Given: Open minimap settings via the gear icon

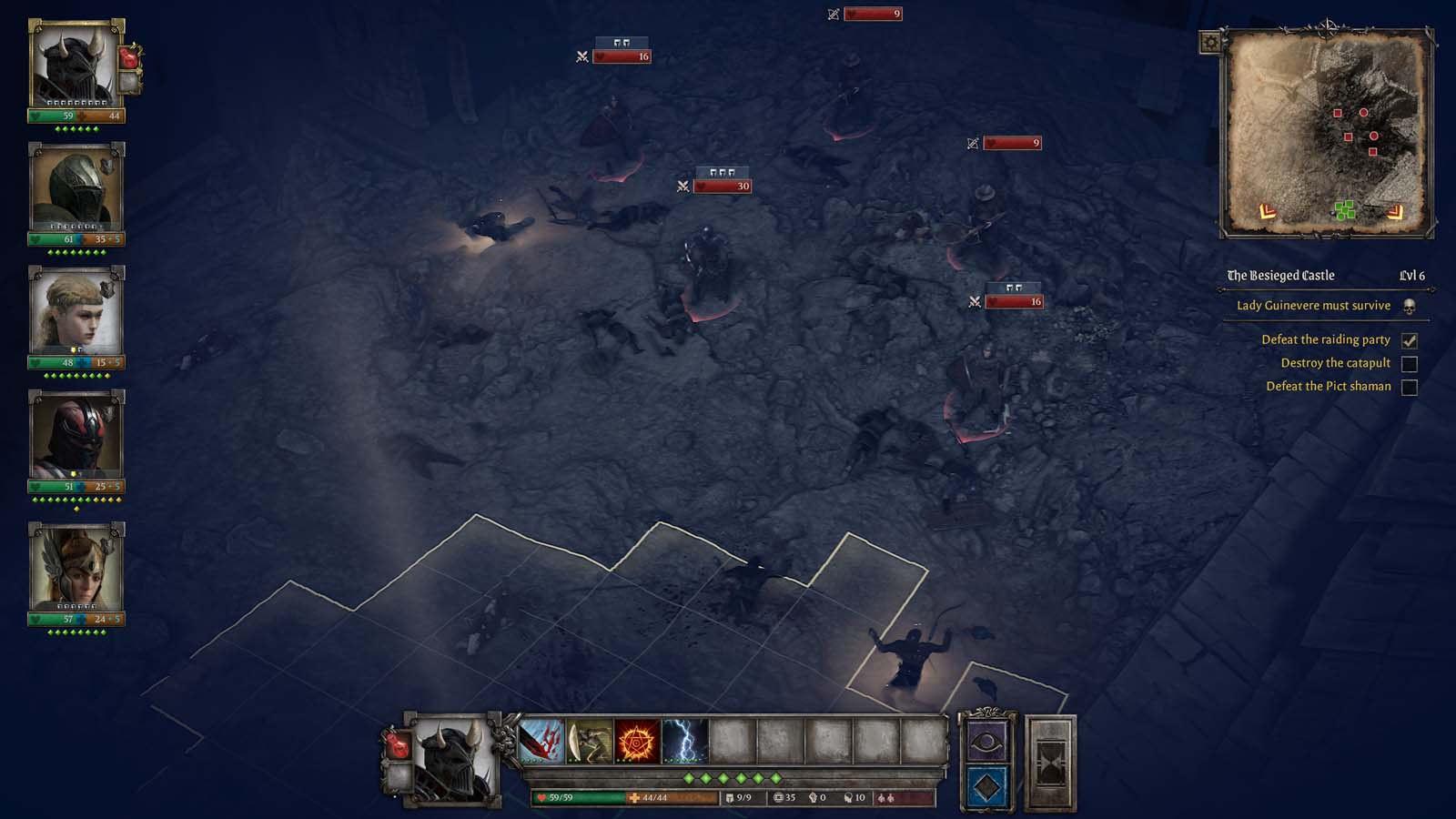Looking at the screenshot, I should (x=1210, y=41).
